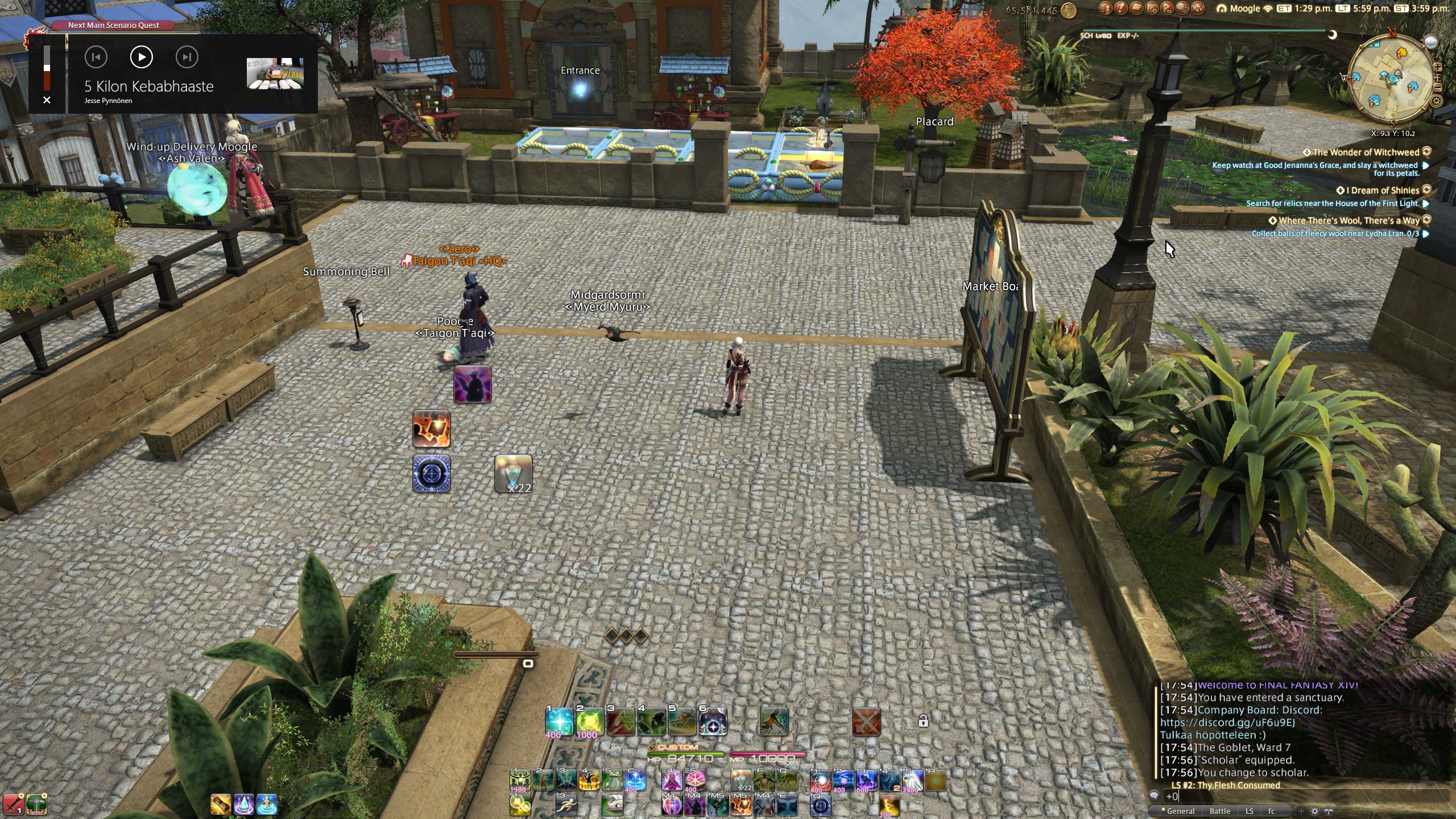Select Where There's Wool, There's a Way quest
This screenshot has height=819, width=1456.
1348,221
